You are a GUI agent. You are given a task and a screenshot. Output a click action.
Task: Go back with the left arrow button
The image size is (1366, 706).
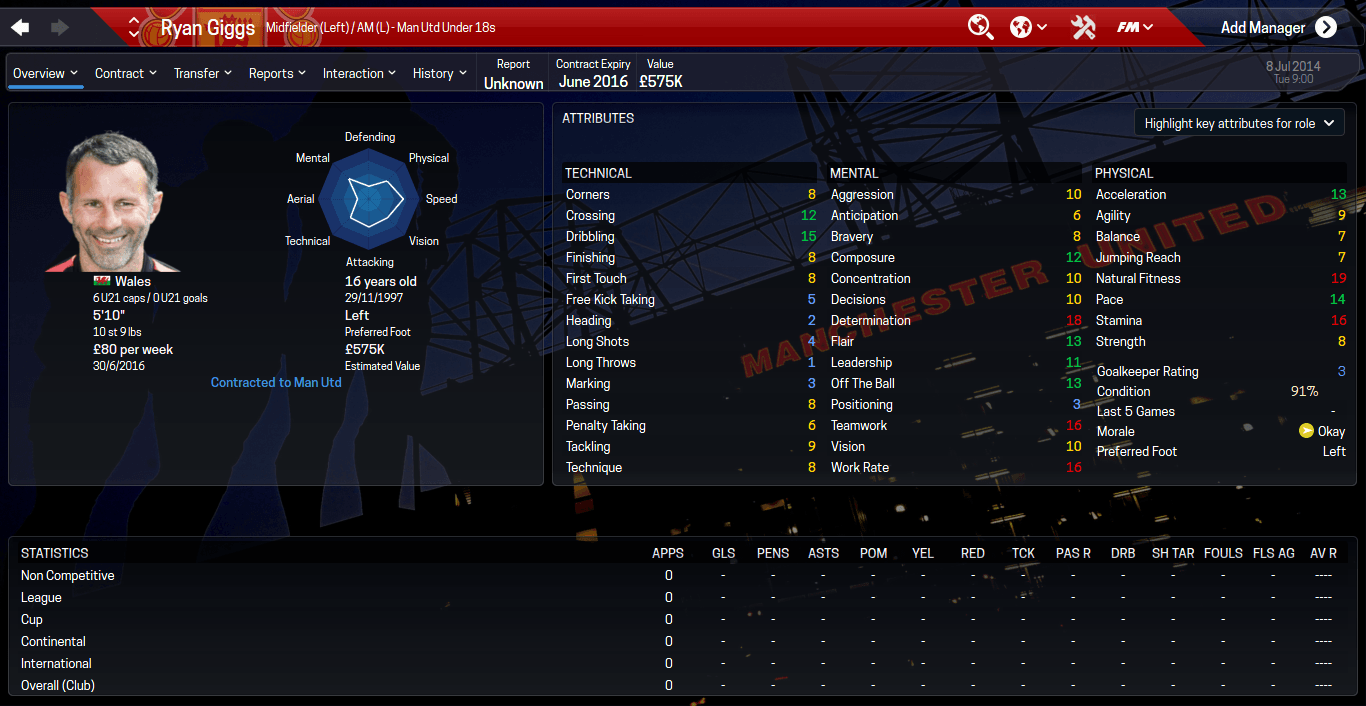[20, 27]
